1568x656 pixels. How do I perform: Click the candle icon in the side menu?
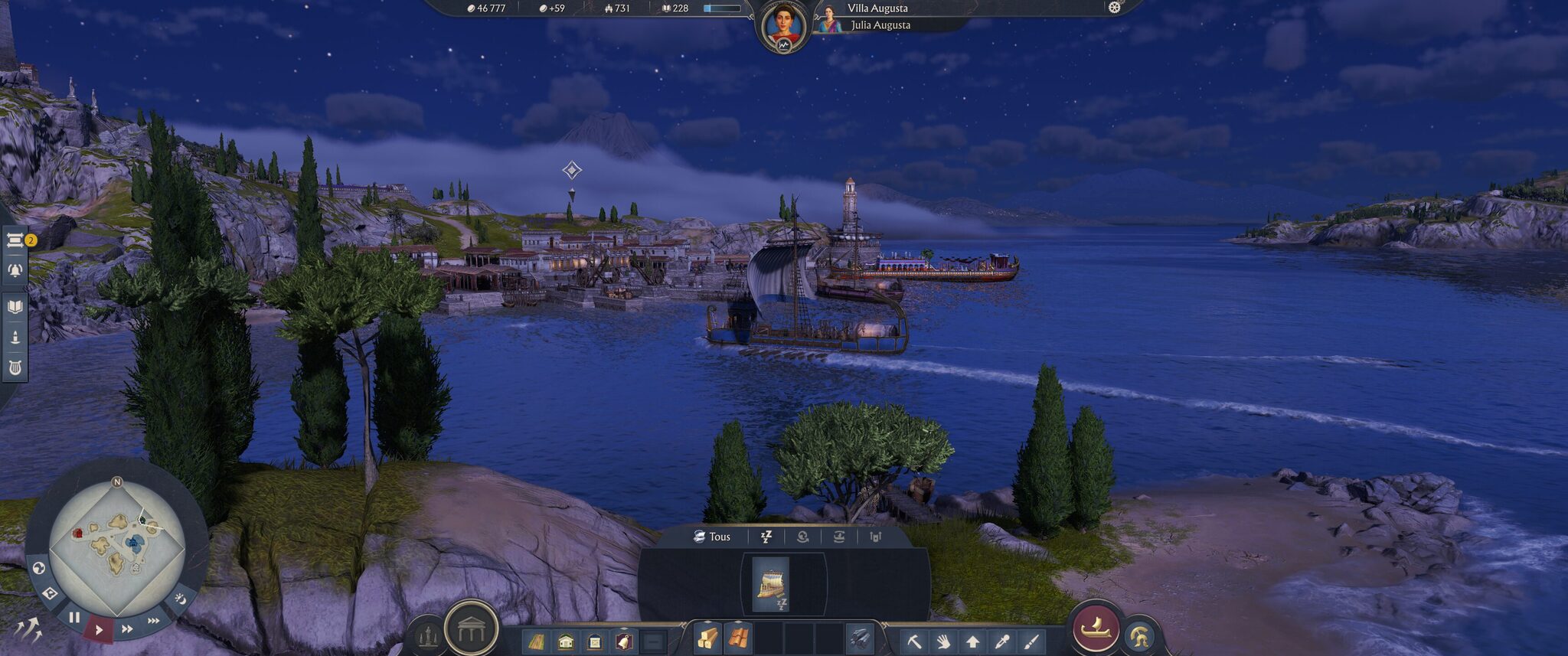(x=15, y=337)
